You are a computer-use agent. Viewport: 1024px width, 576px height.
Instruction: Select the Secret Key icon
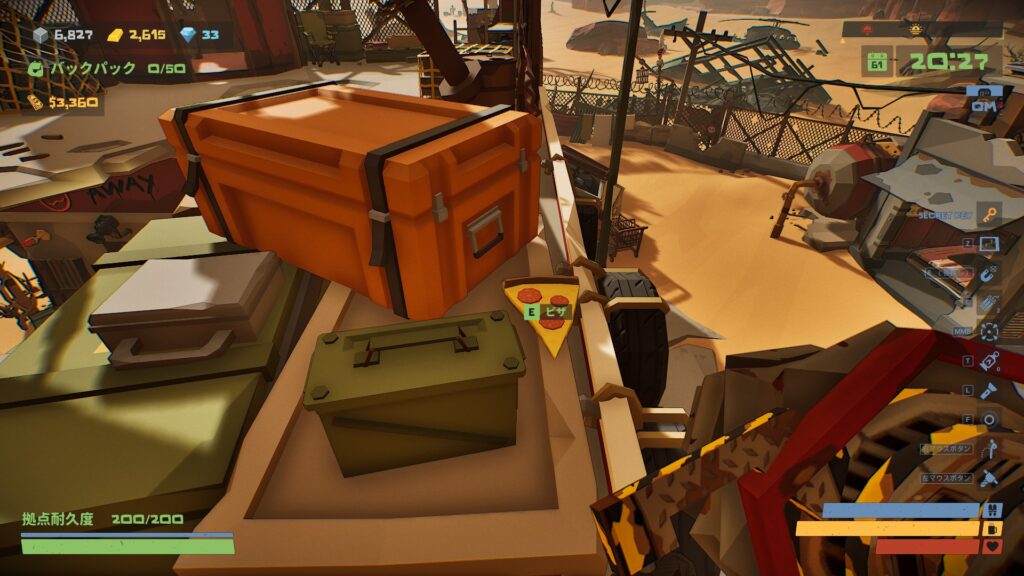click(988, 214)
